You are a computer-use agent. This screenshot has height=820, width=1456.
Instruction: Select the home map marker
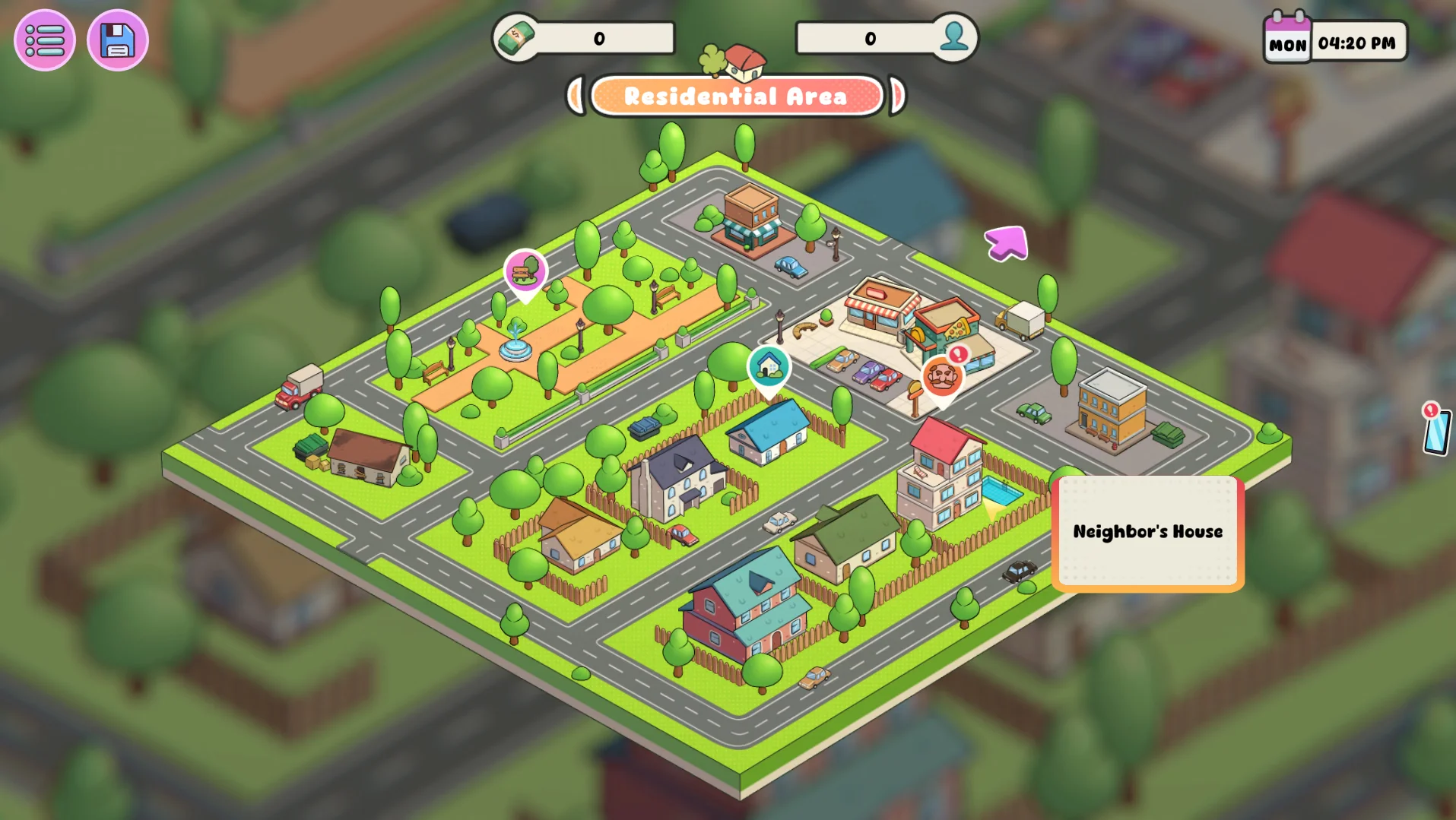[769, 367]
